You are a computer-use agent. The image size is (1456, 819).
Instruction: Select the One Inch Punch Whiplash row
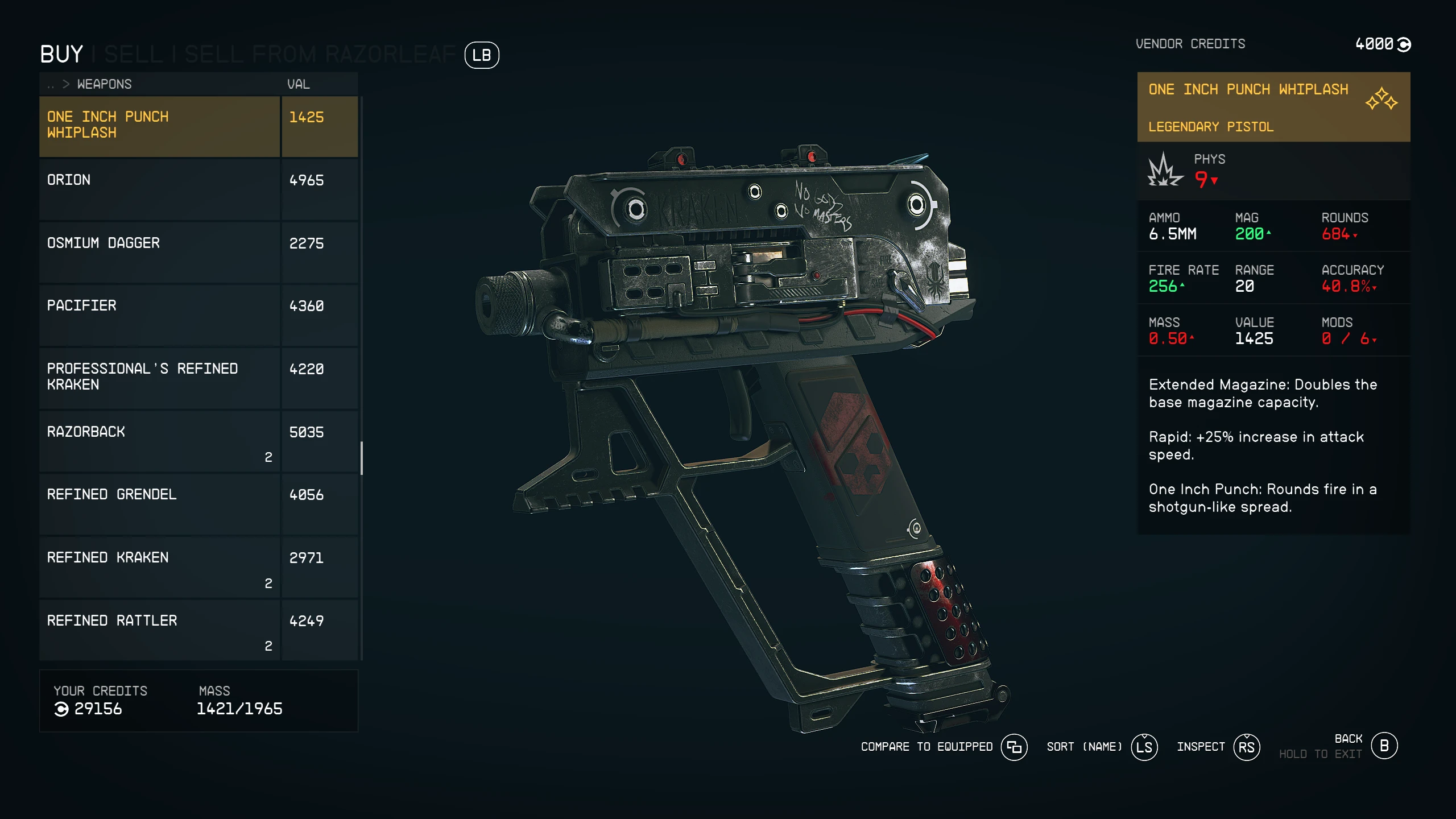[159, 125]
